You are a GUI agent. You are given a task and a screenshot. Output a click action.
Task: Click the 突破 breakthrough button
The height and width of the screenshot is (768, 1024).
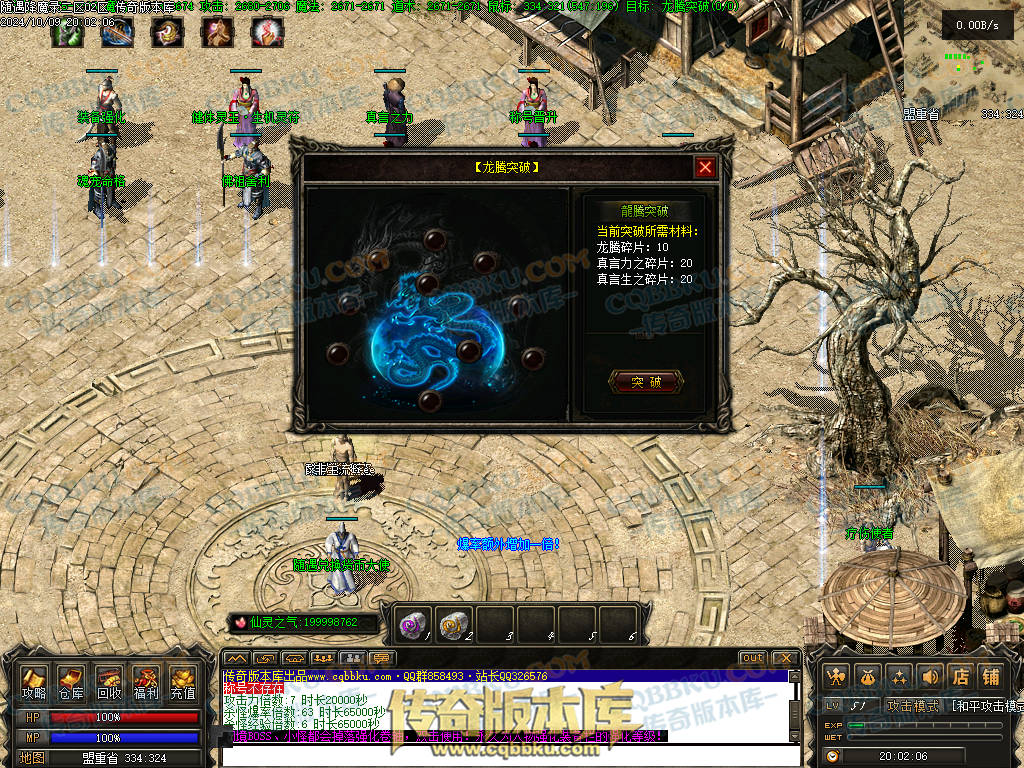point(646,382)
